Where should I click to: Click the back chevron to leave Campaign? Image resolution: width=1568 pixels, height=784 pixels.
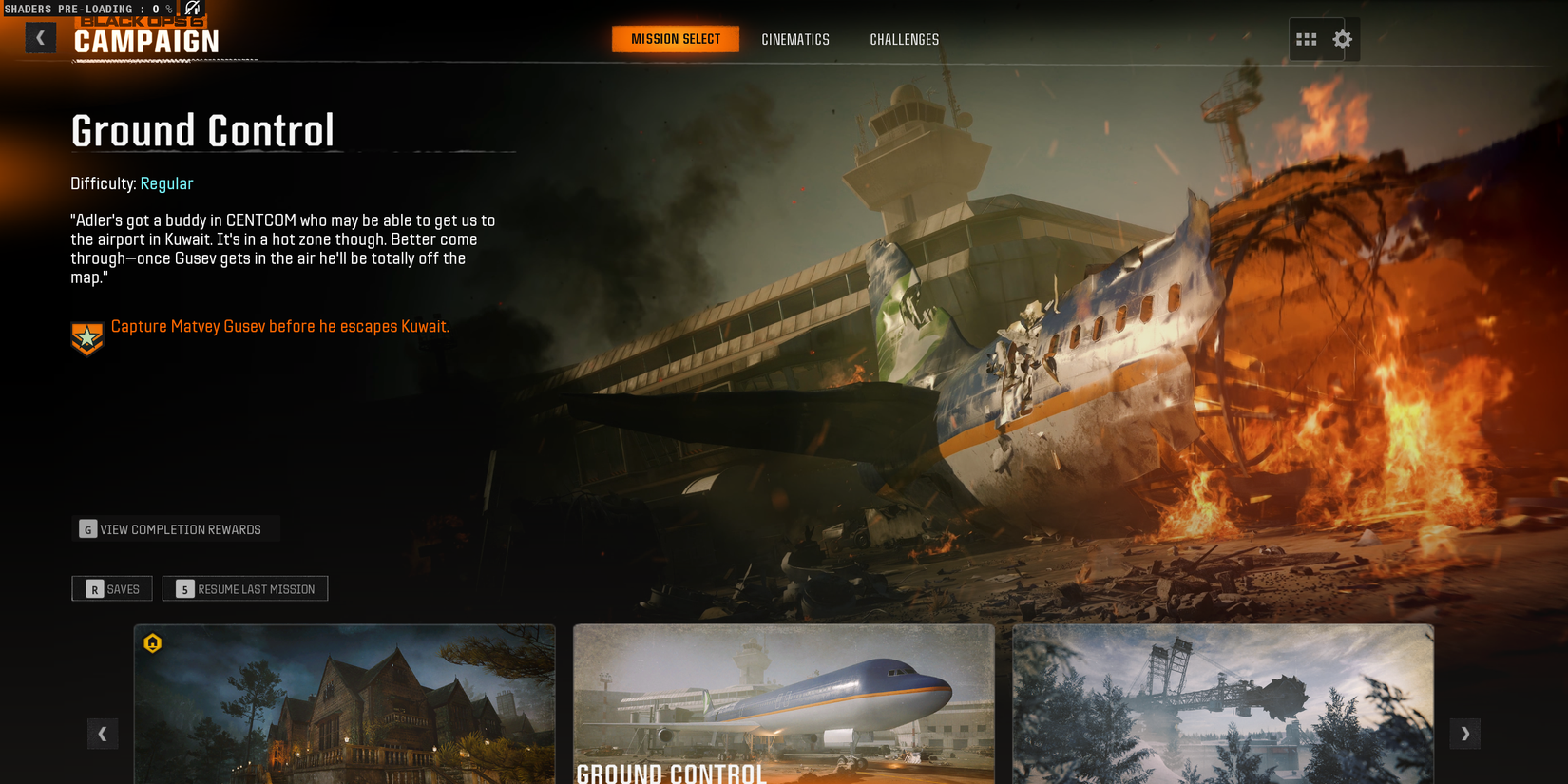point(40,36)
